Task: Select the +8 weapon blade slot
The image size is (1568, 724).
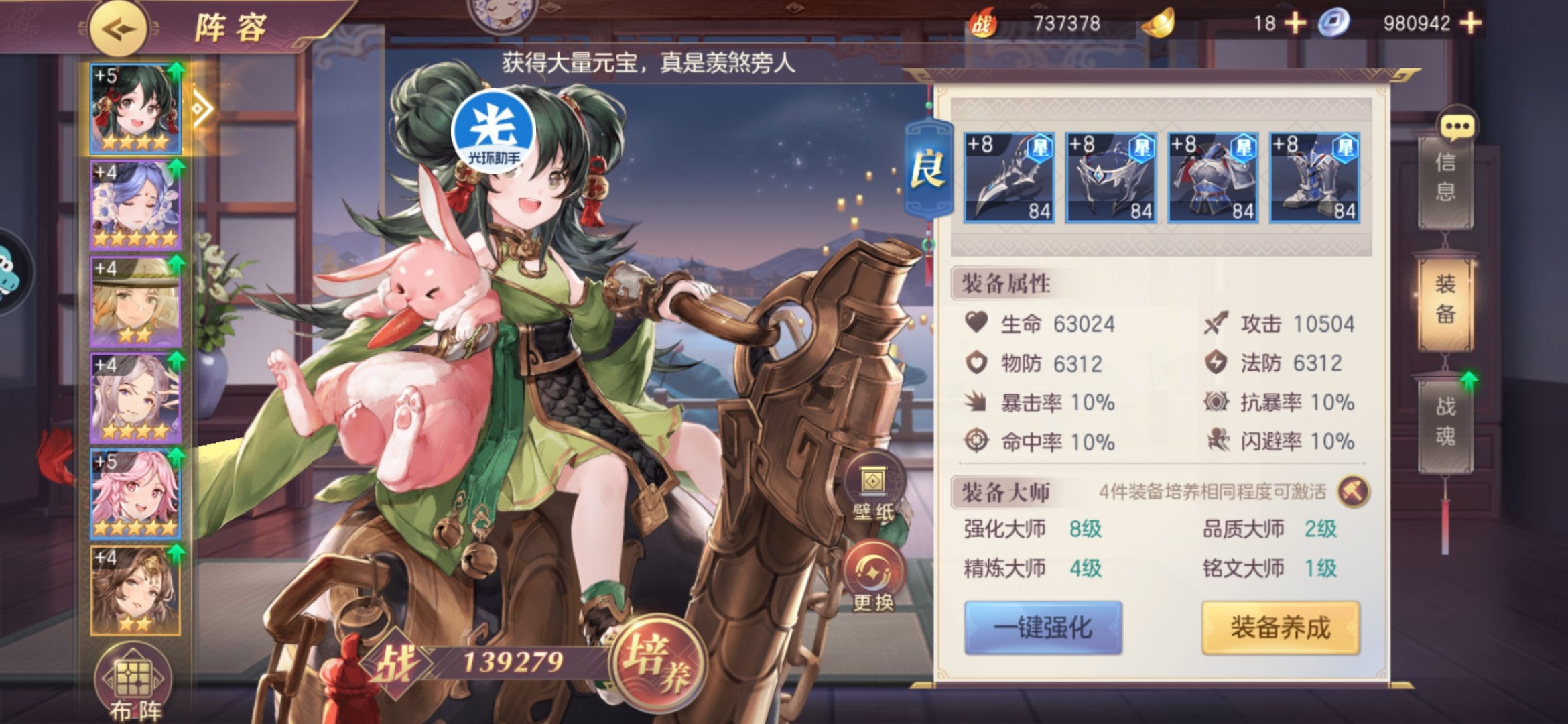Action: click(1009, 178)
